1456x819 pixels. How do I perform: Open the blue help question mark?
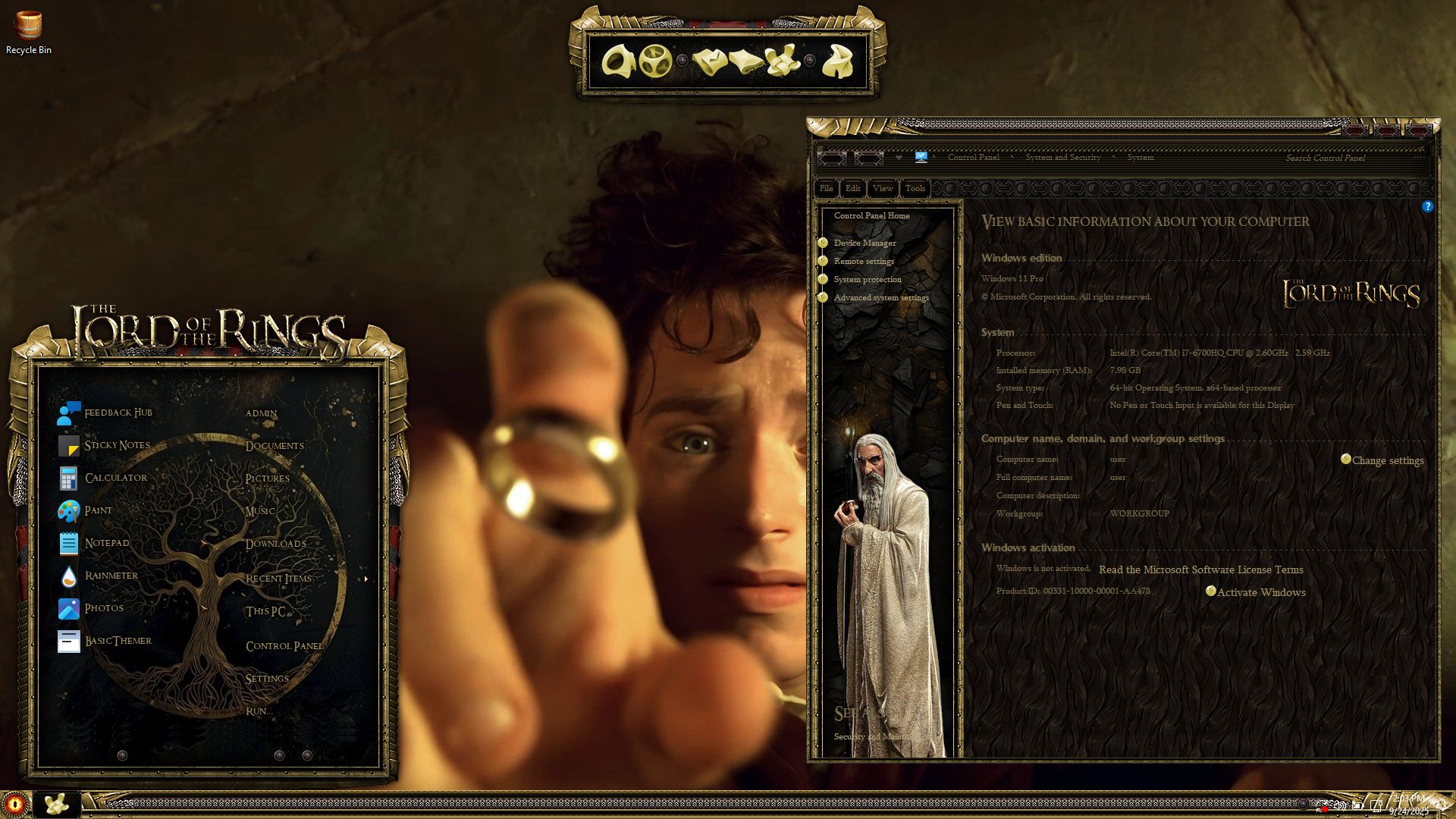click(1427, 206)
